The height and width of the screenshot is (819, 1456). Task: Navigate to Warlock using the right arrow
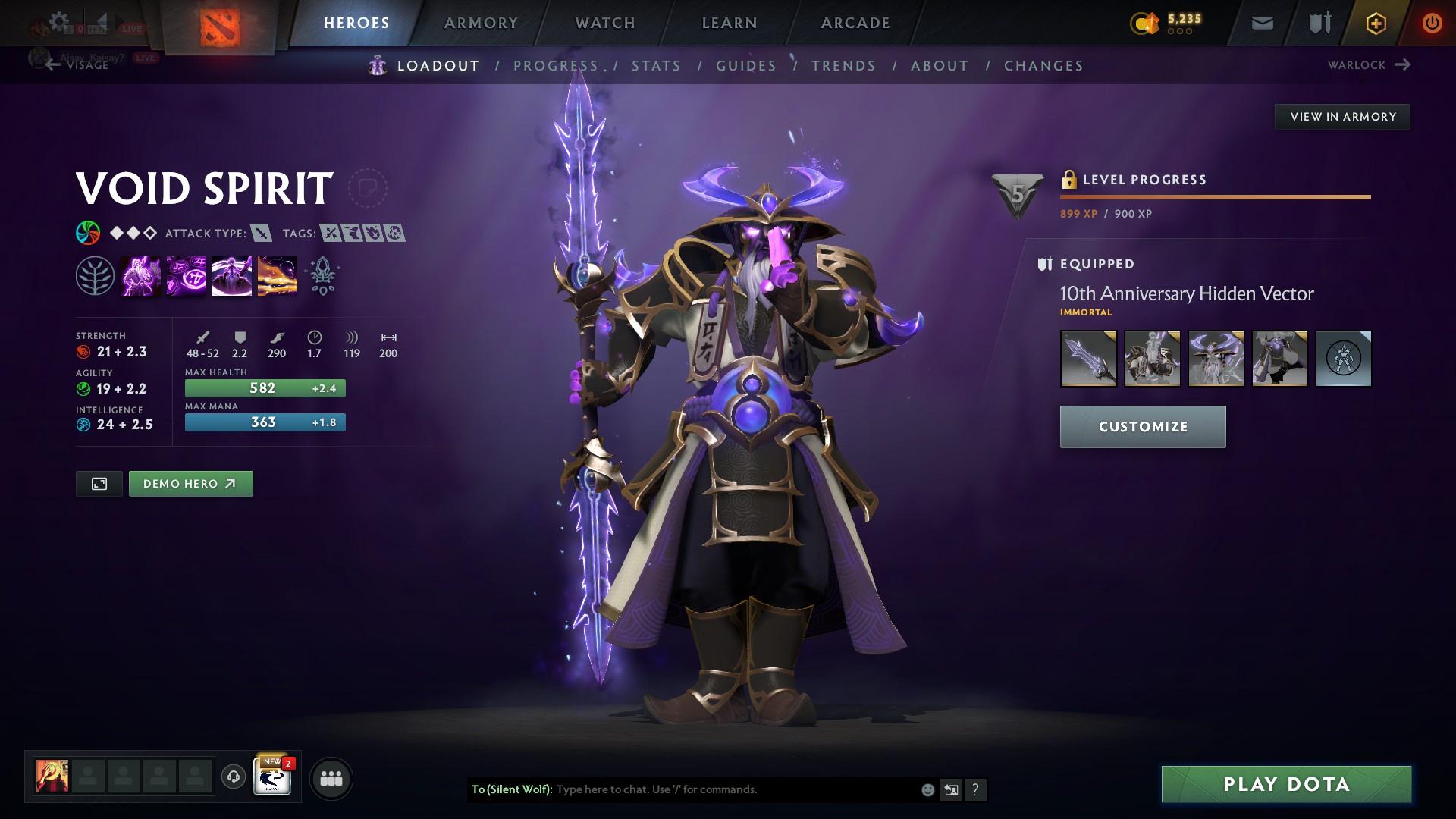pyautogui.click(x=1404, y=65)
